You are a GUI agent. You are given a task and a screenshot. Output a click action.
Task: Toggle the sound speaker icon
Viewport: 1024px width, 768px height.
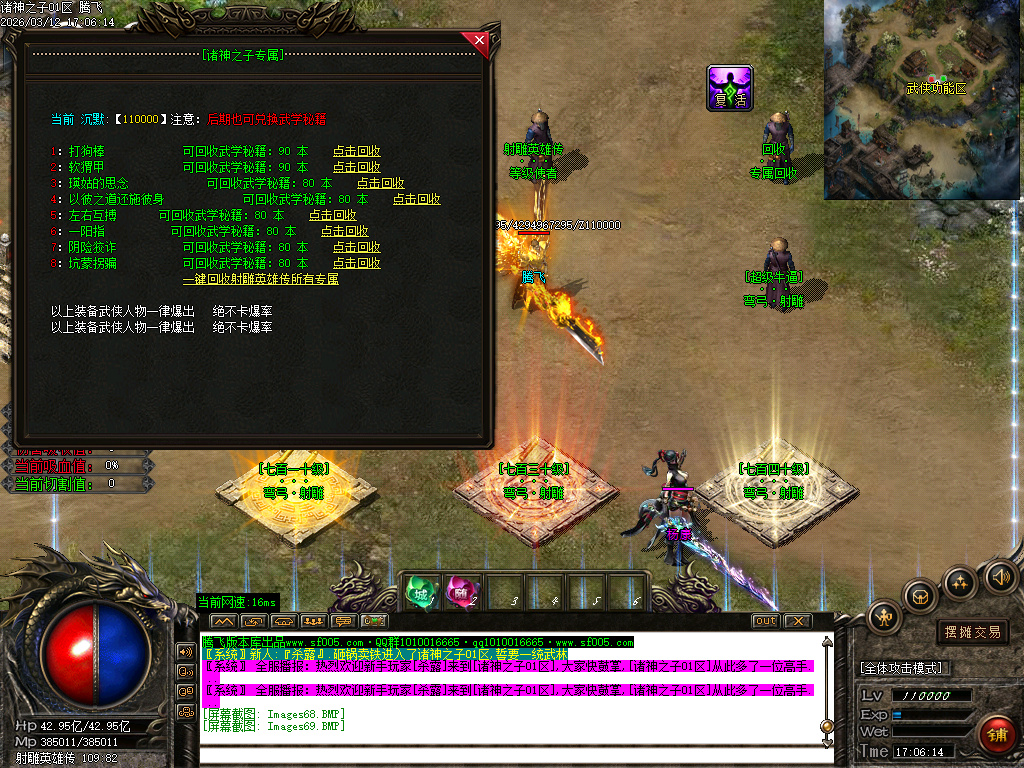1000,576
